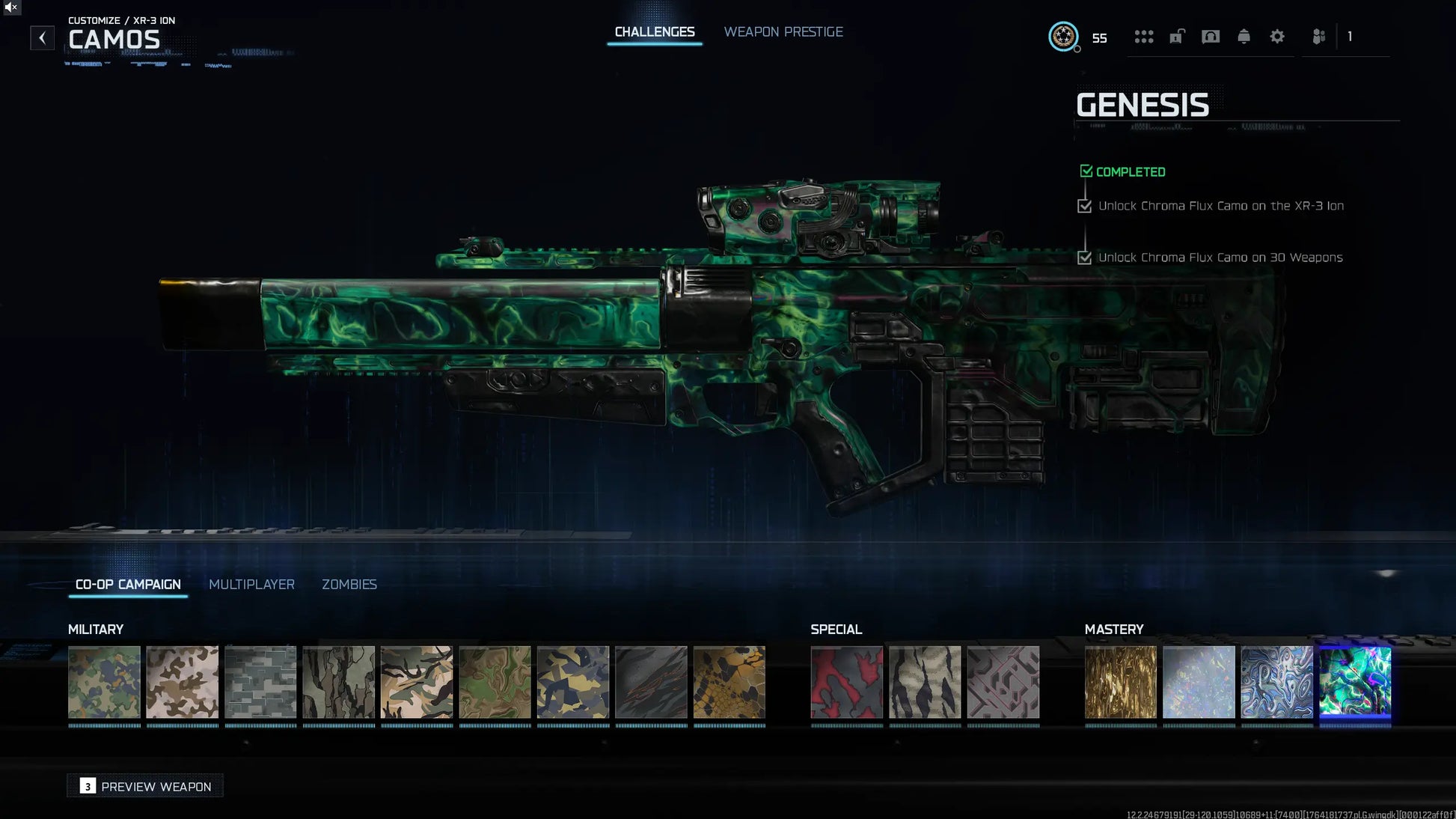The width and height of the screenshot is (1456, 819).
Task: Choose the Co-op Campaign camo tab
Action: 128,584
